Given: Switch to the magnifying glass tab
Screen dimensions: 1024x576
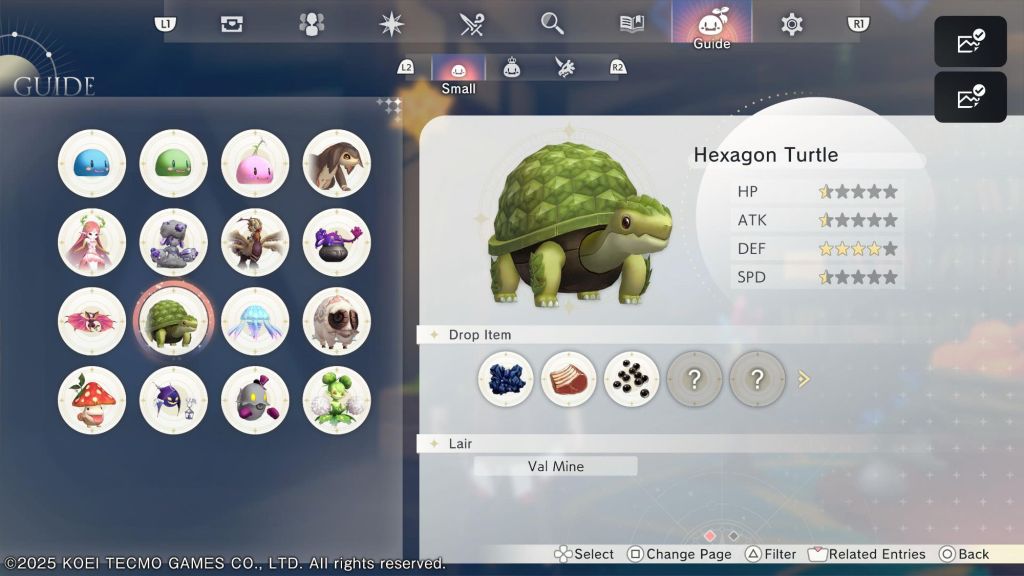Looking at the screenshot, I should 552,24.
